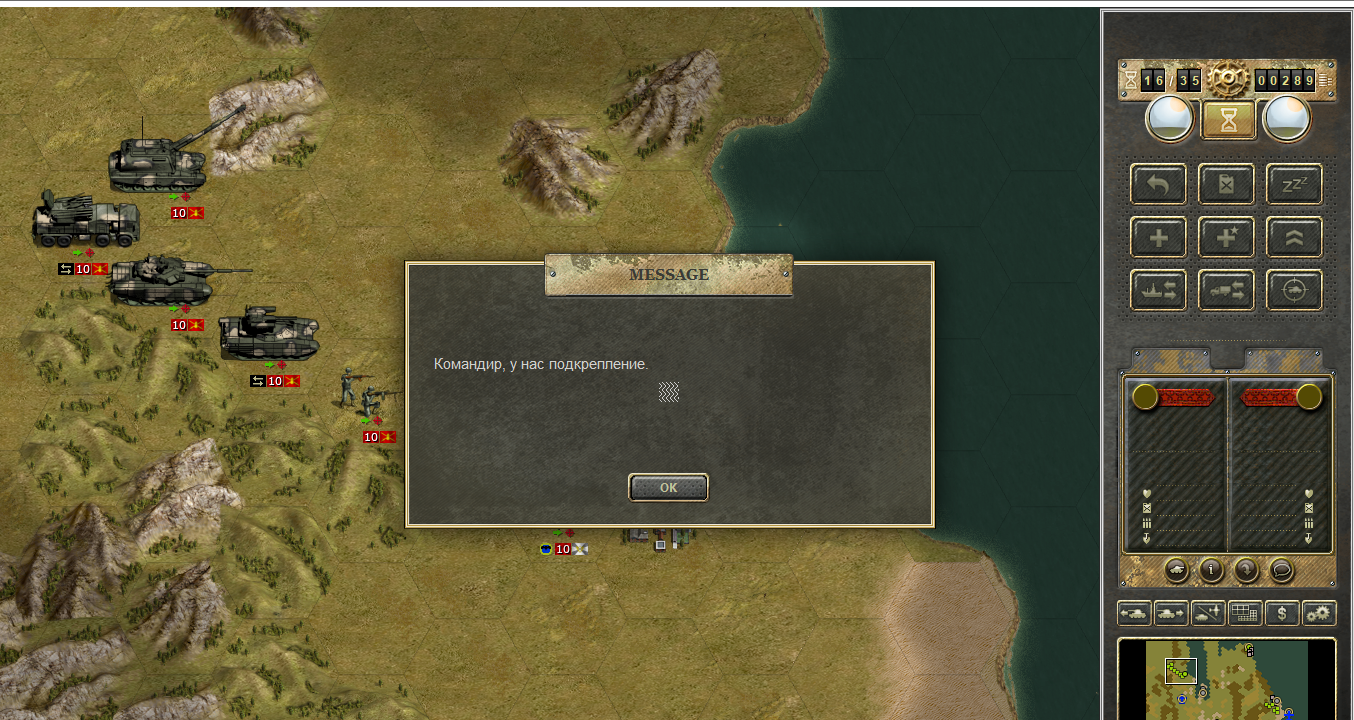
Task: Put the unit to sleep with the Zzz button
Action: point(1294,184)
